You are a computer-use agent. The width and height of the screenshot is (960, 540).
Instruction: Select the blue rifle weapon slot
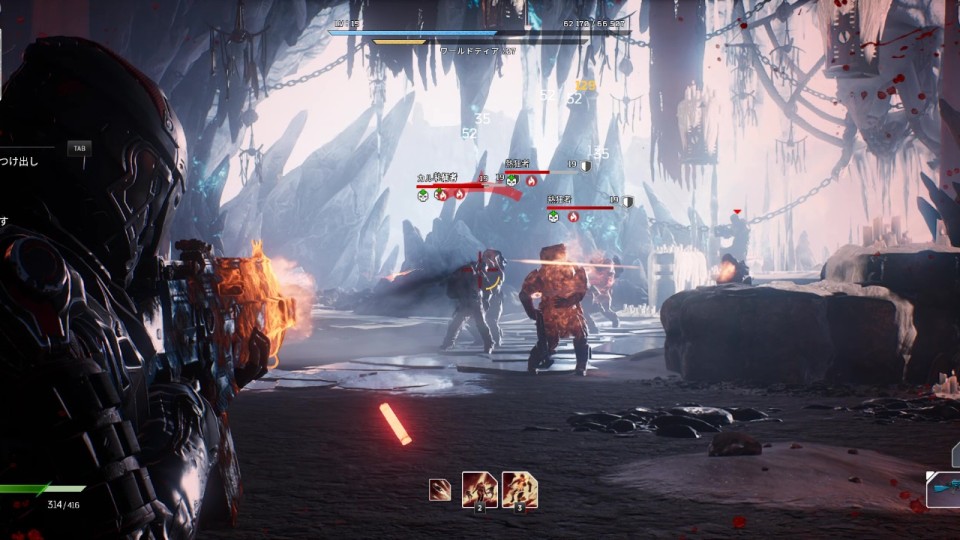[943, 490]
